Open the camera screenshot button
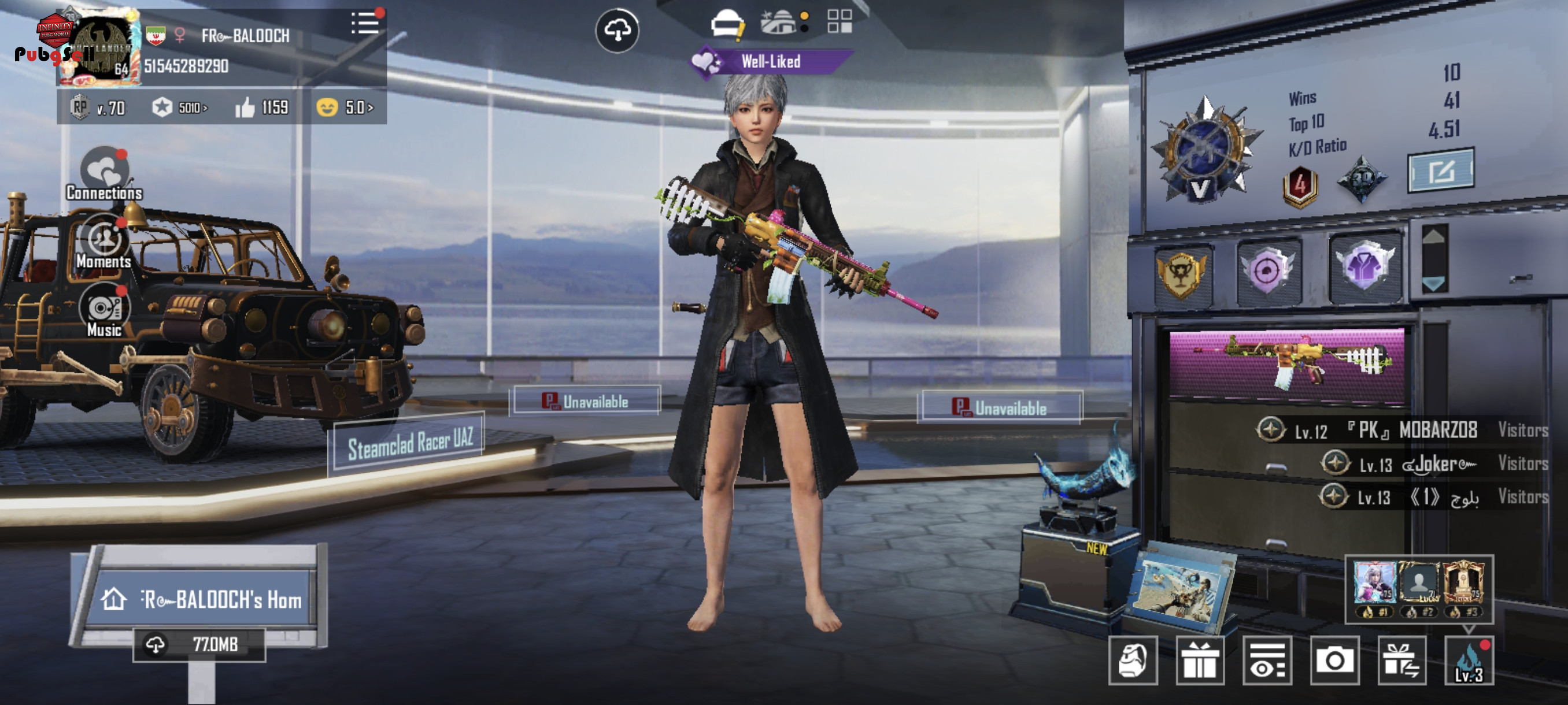Image resolution: width=1568 pixels, height=705 pixels. click(1334, 661)
